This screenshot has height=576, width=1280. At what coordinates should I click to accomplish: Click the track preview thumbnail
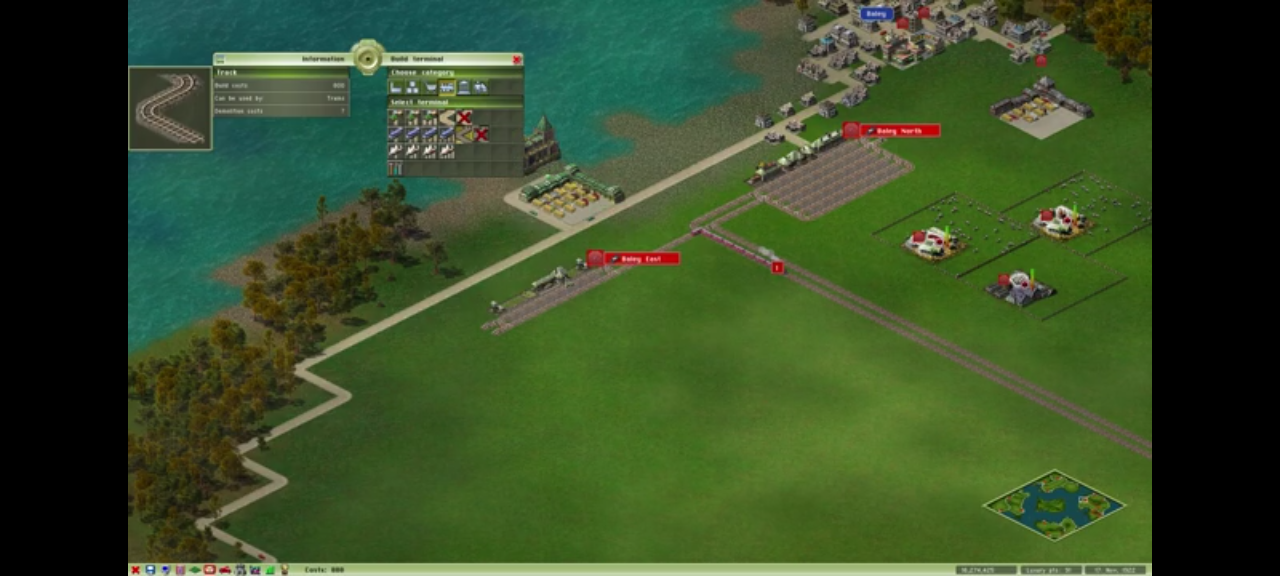[170, 108]
